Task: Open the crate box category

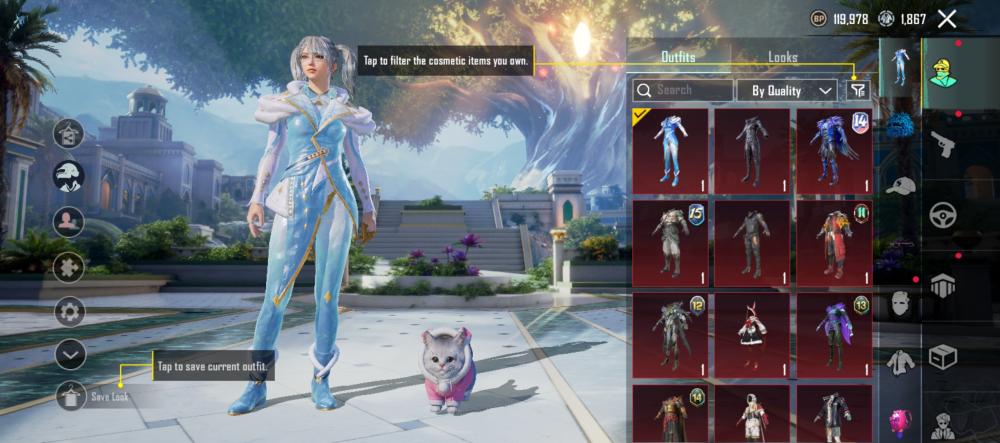Action: 943,356
